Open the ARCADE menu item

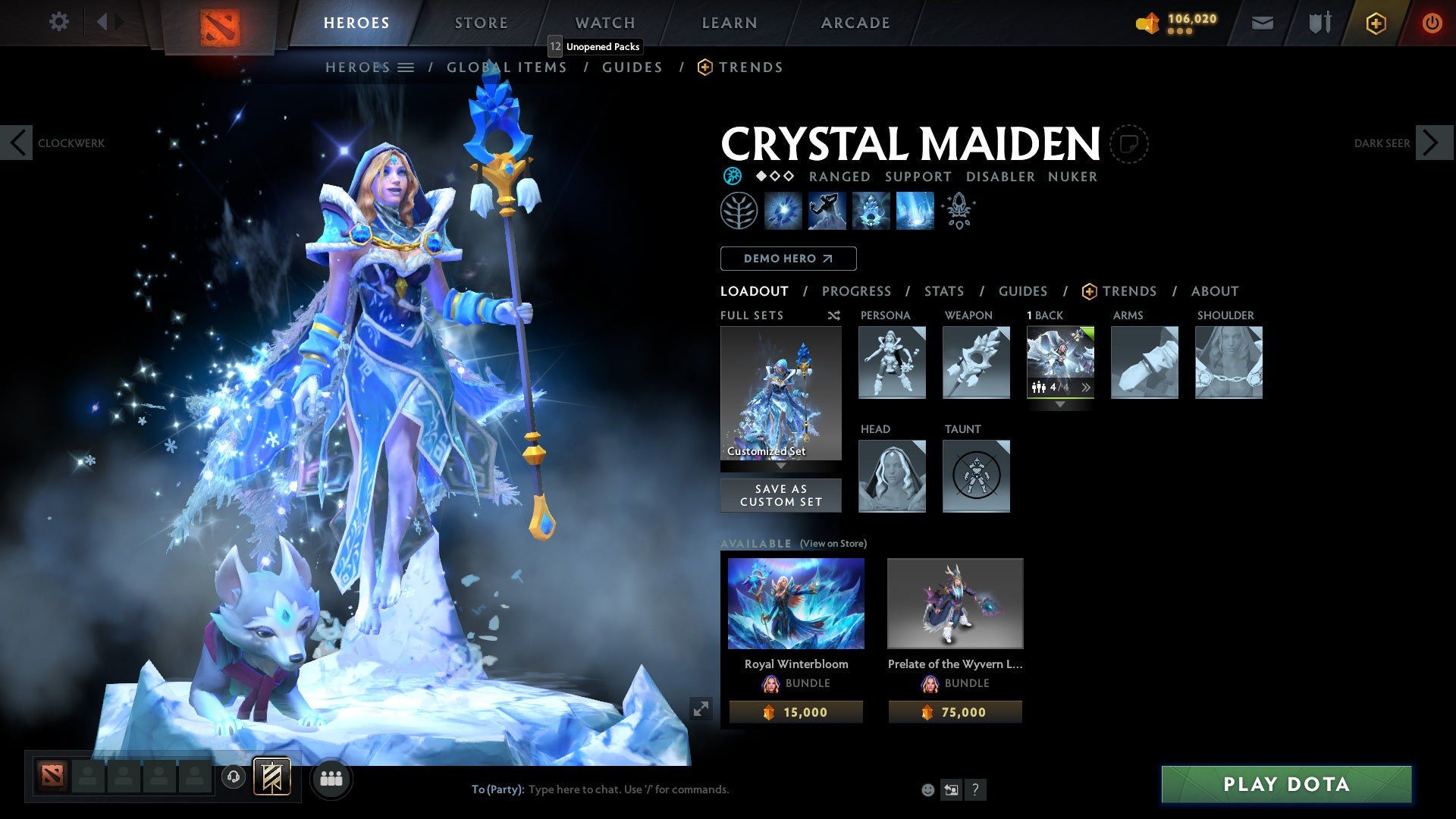click(x=855, y=23)
